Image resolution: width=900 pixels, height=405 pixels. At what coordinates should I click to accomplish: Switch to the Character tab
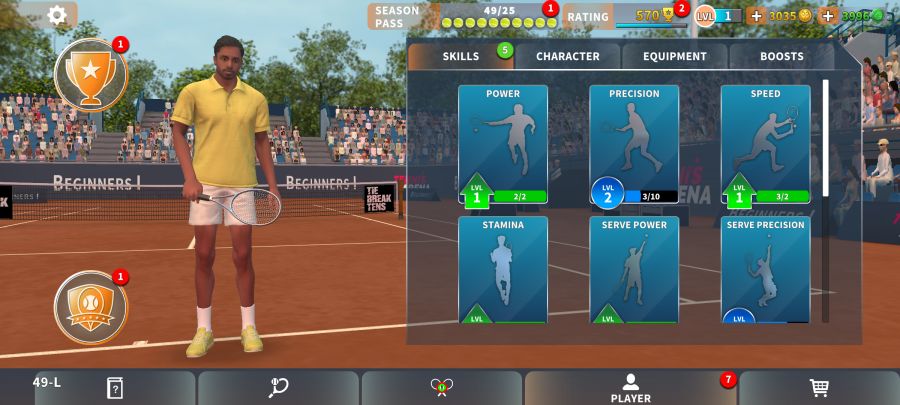[568, 57]
